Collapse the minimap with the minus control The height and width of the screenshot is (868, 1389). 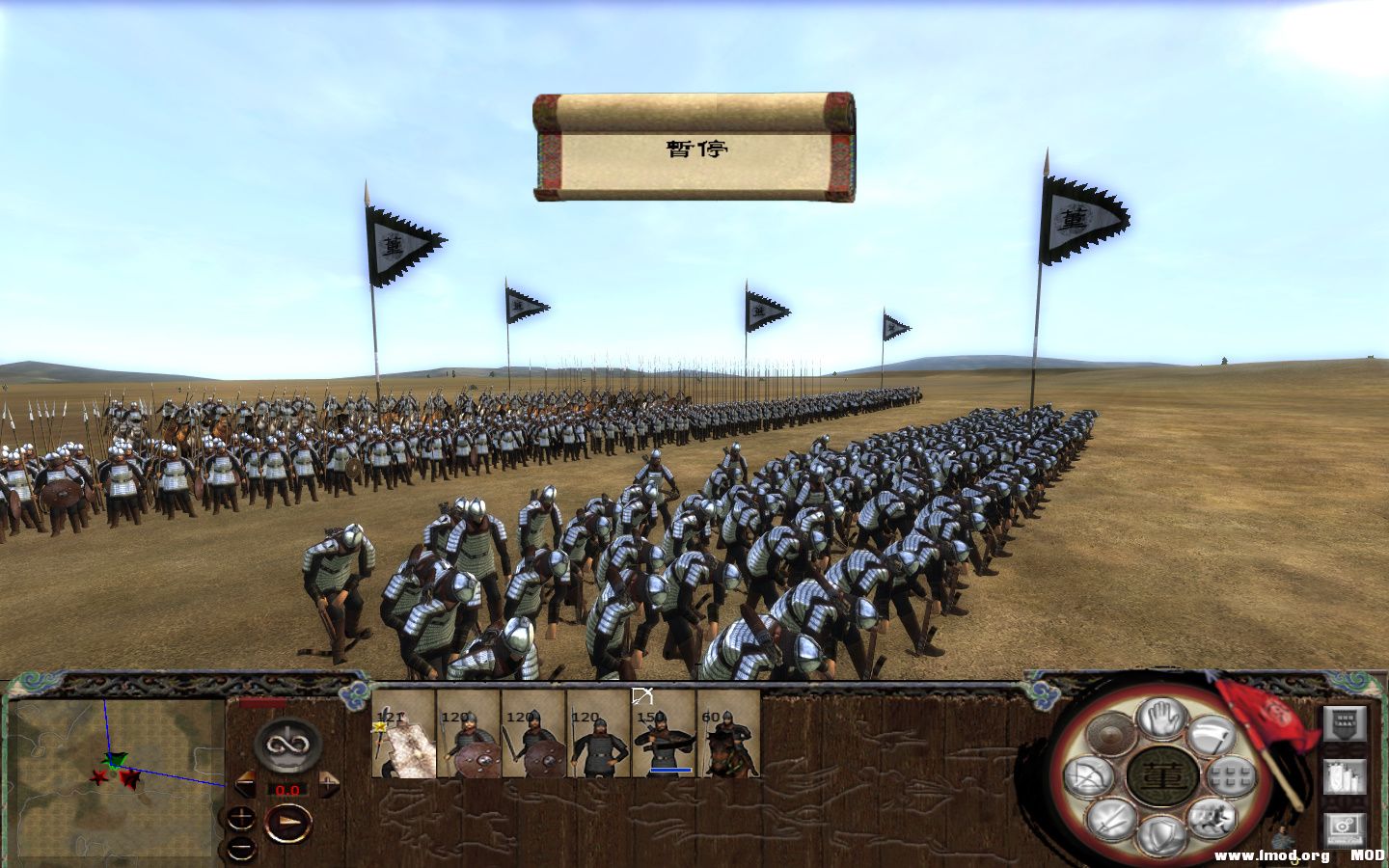click(242, 849)
